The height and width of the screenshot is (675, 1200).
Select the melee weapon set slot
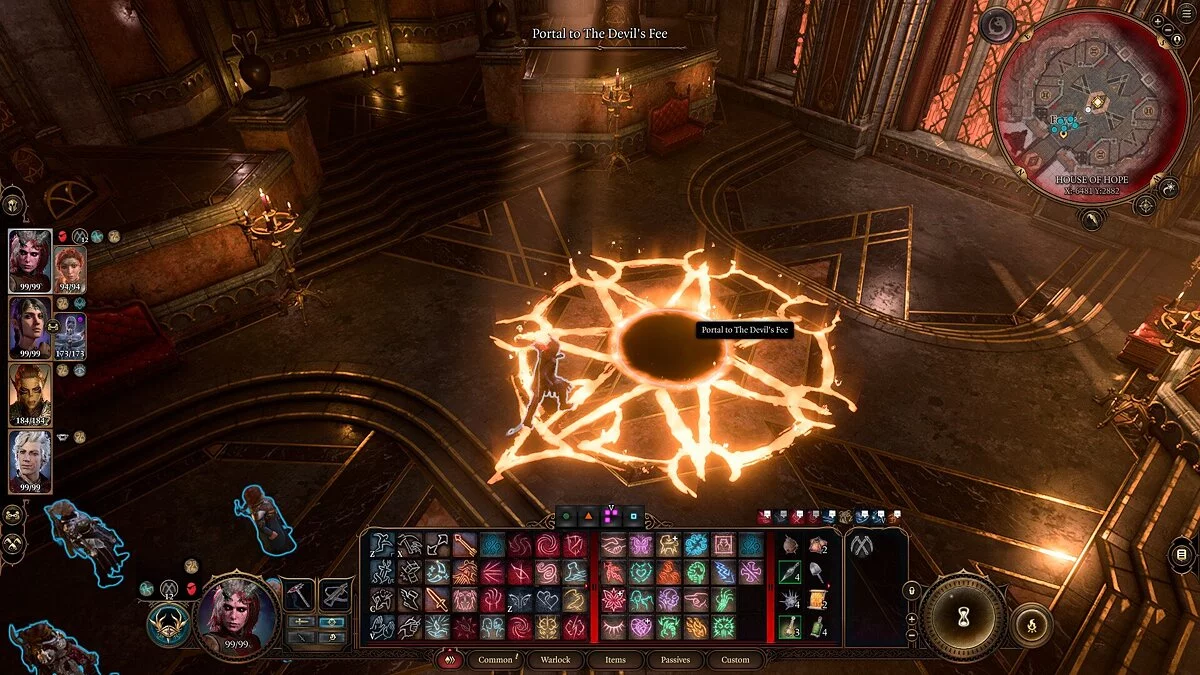(298, 595)
